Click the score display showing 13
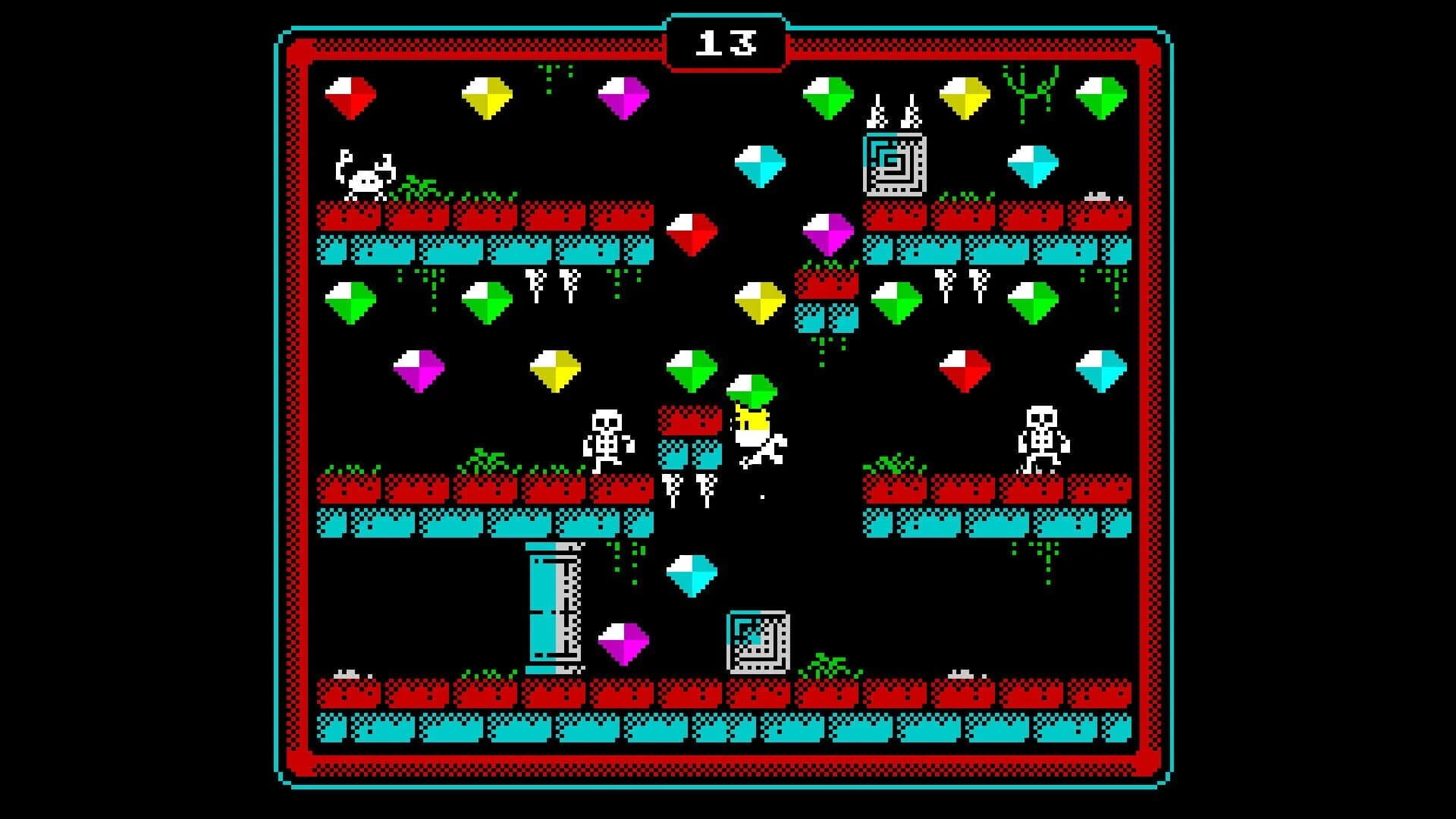The image size is (1456, 819). [728, 43]
